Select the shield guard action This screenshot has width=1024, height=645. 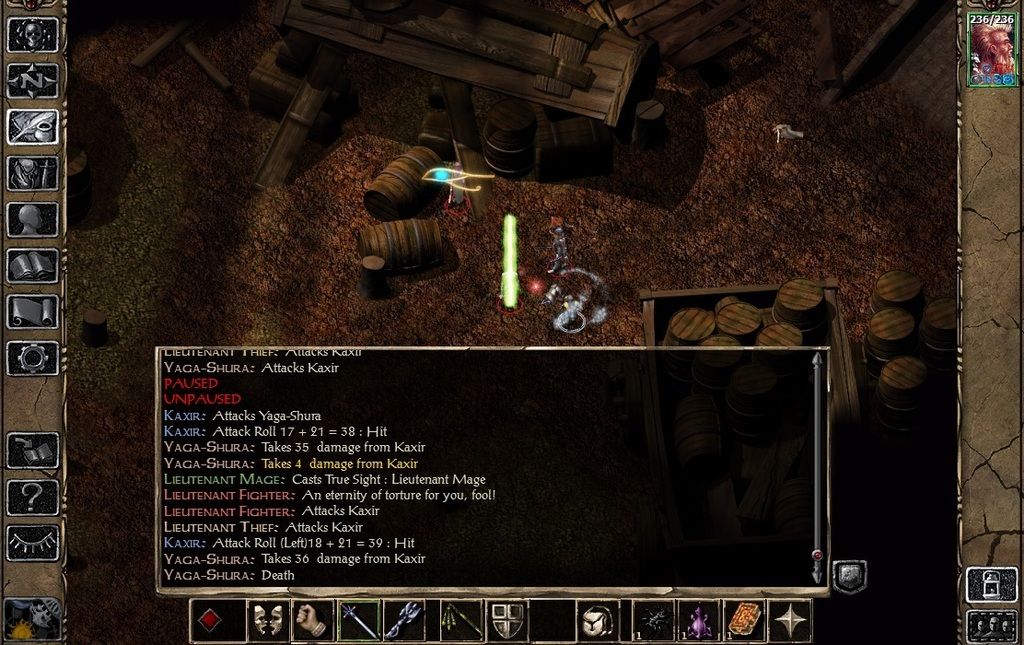pyautogui.click(x=507, y=621)
